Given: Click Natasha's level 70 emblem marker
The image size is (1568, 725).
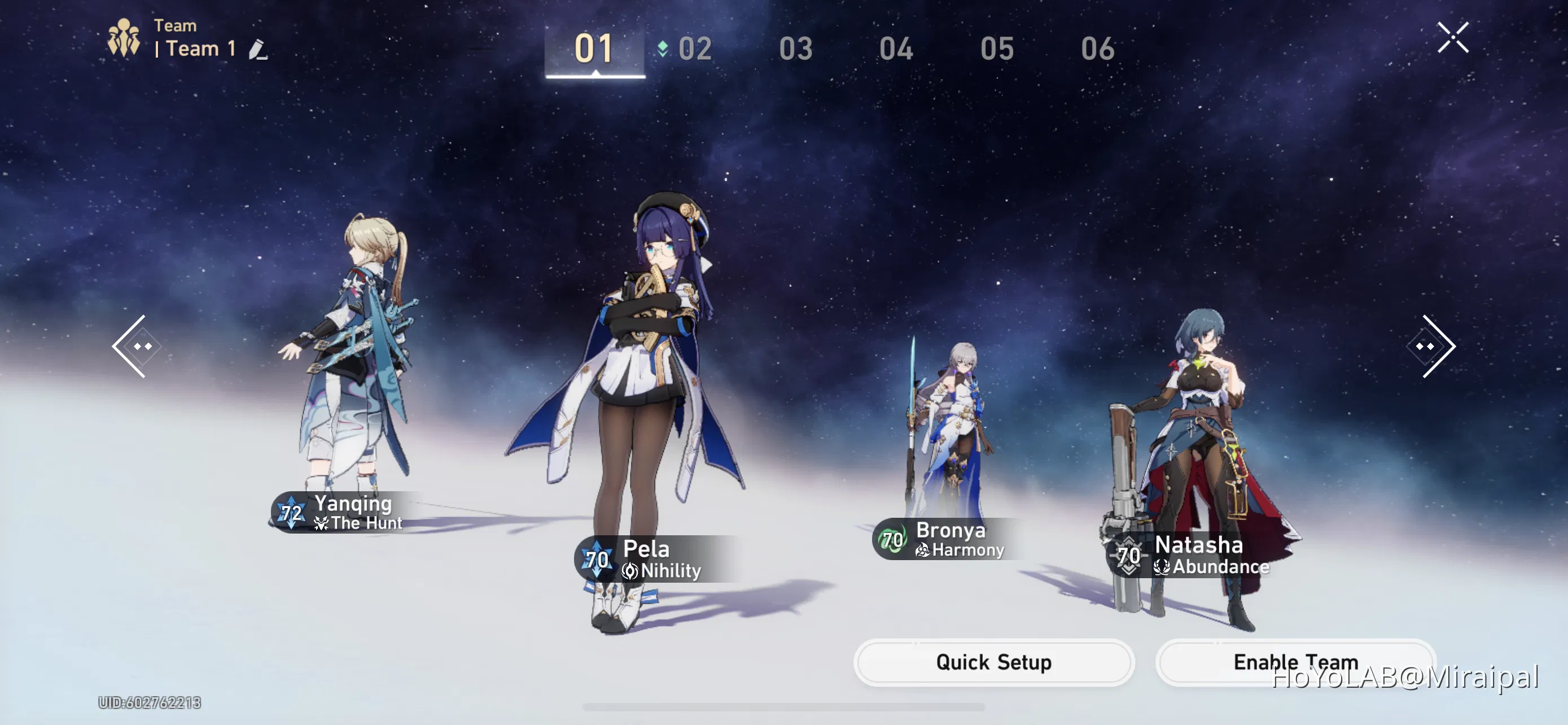Looking at the screenshot, I should 1129,556.
